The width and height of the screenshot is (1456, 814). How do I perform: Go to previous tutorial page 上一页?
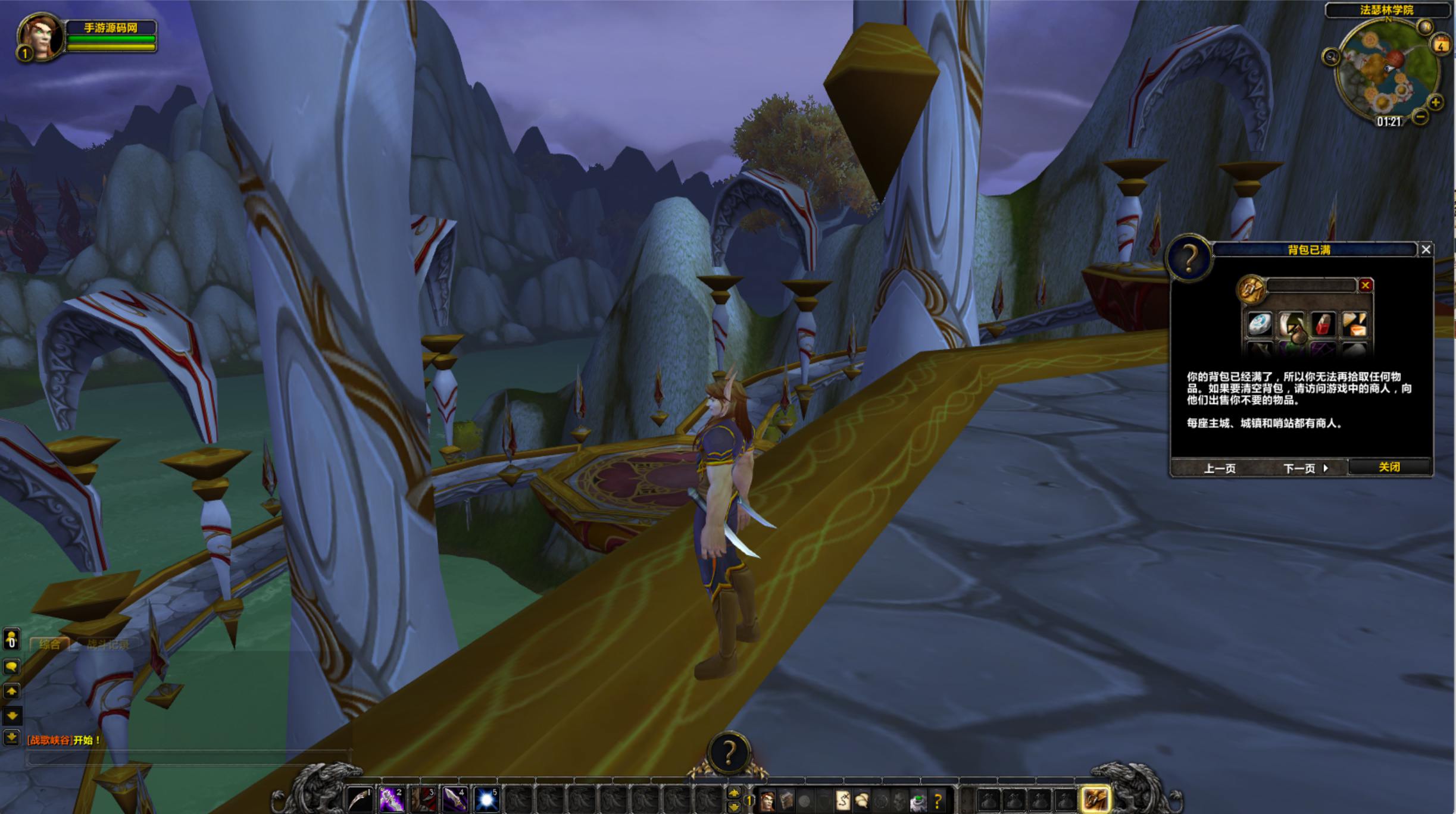coord(1220,468)
